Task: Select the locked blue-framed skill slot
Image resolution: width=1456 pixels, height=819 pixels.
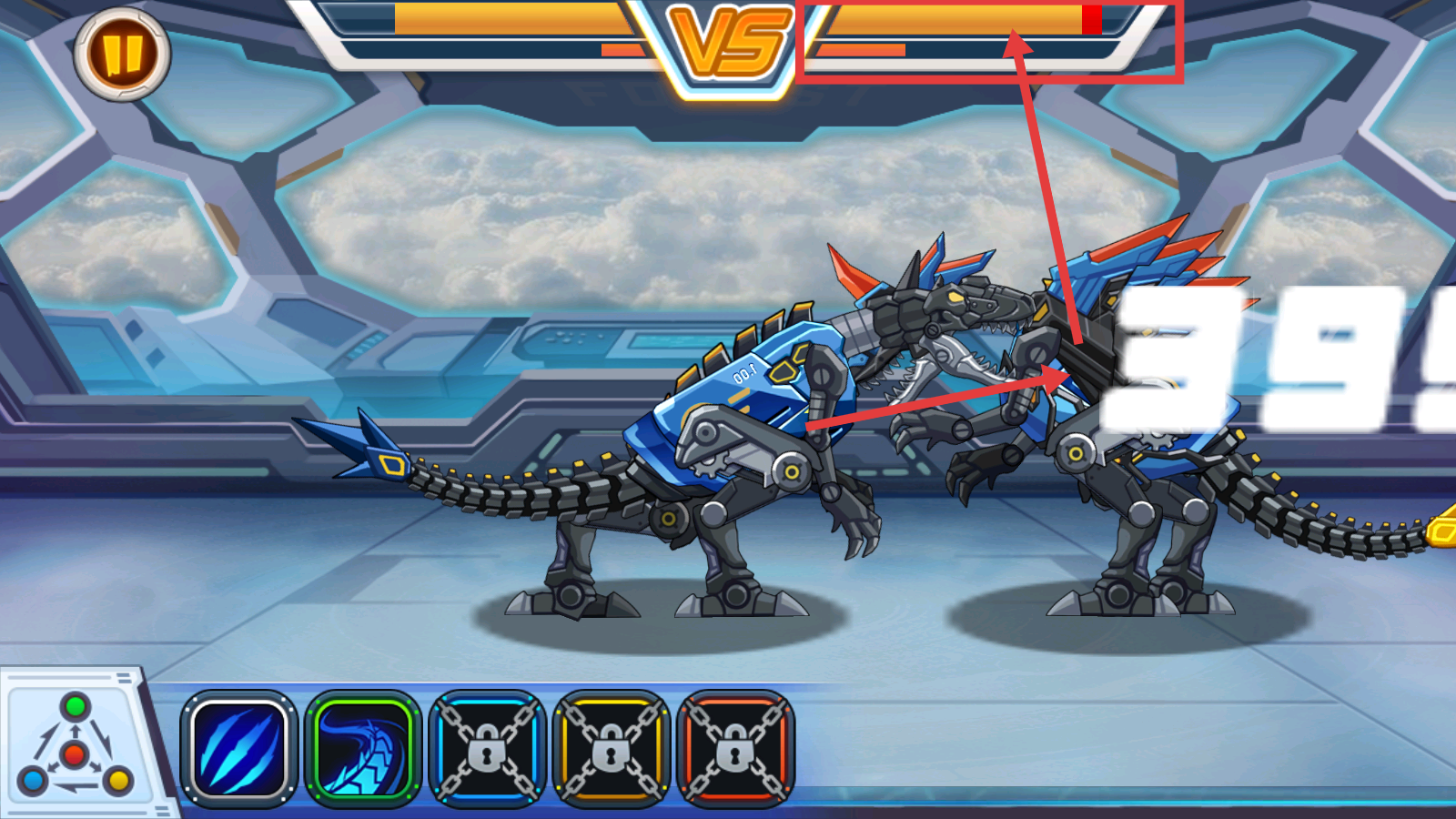Action: [487, 749]
